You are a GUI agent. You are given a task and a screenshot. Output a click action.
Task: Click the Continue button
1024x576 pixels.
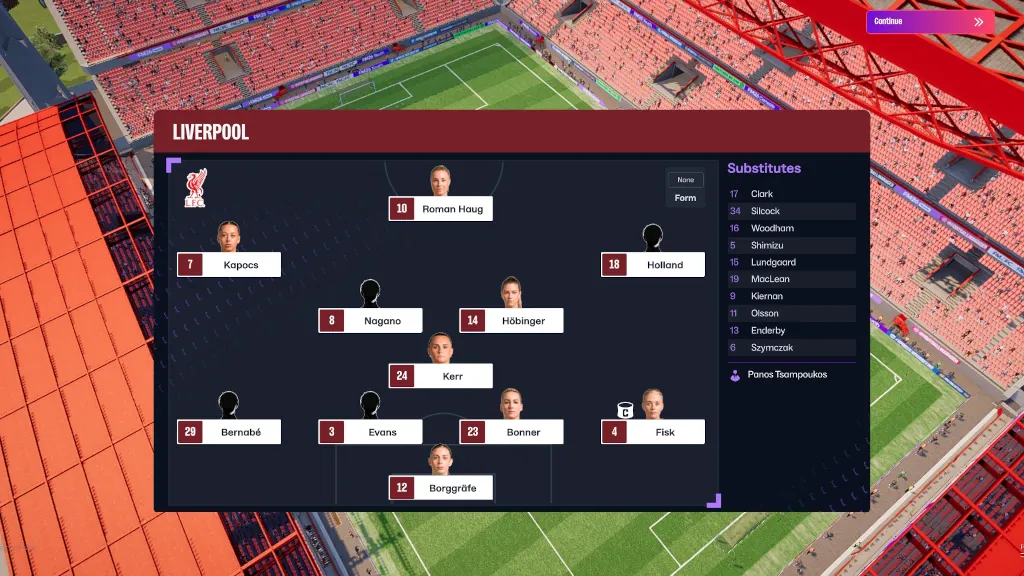point(929,22)
